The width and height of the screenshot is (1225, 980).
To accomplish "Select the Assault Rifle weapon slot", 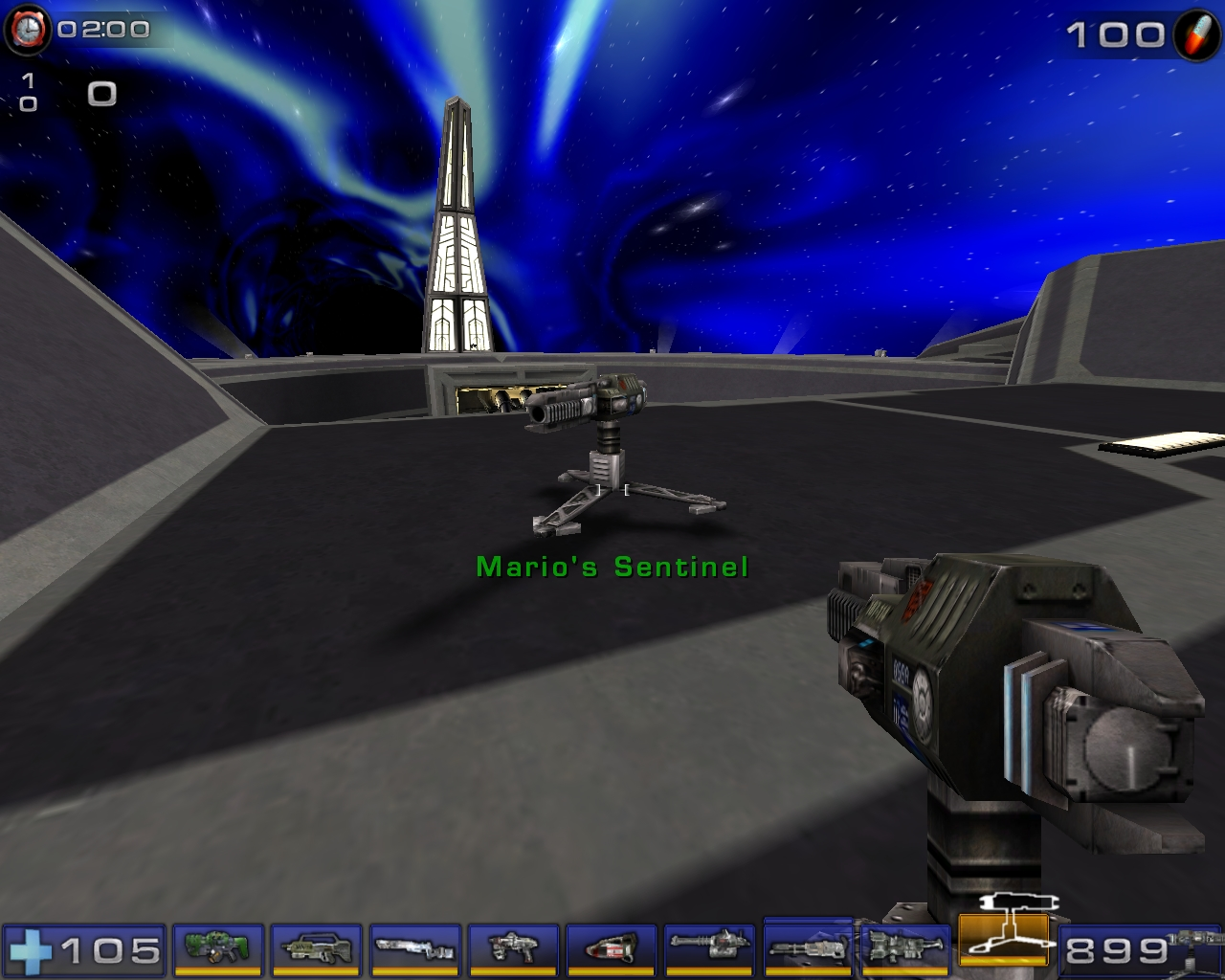I will [x=316, y=950].
